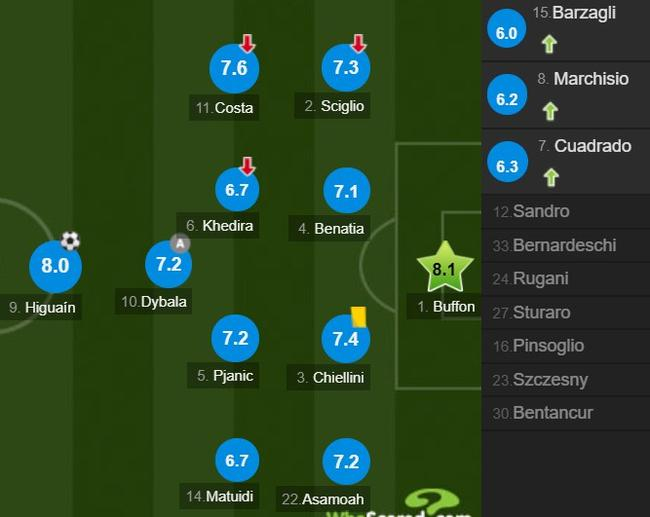Select Szczesny in the bench list
Viewport: 650px width, 517px height.
pos(550,380)
